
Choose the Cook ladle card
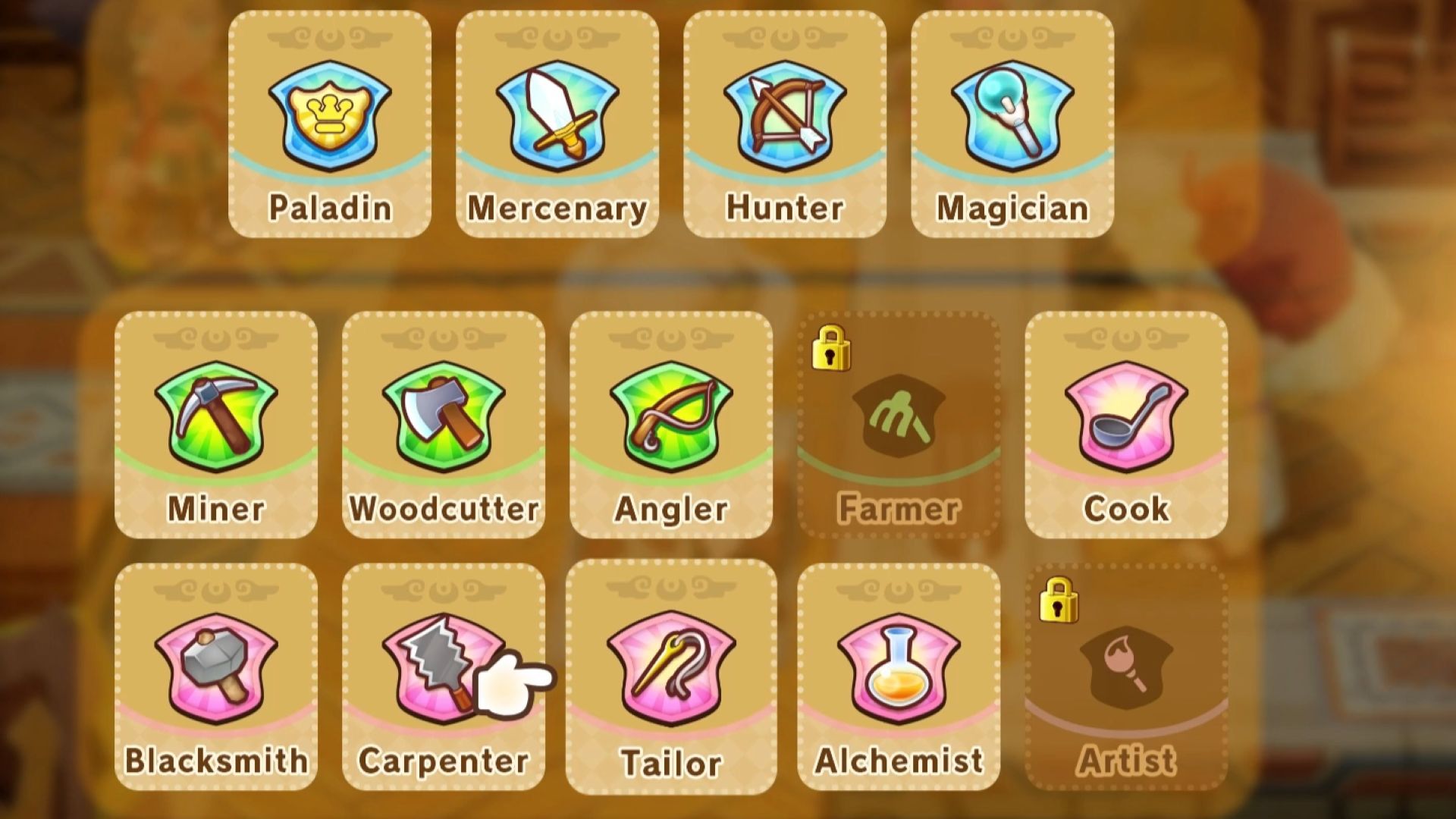1126,425
